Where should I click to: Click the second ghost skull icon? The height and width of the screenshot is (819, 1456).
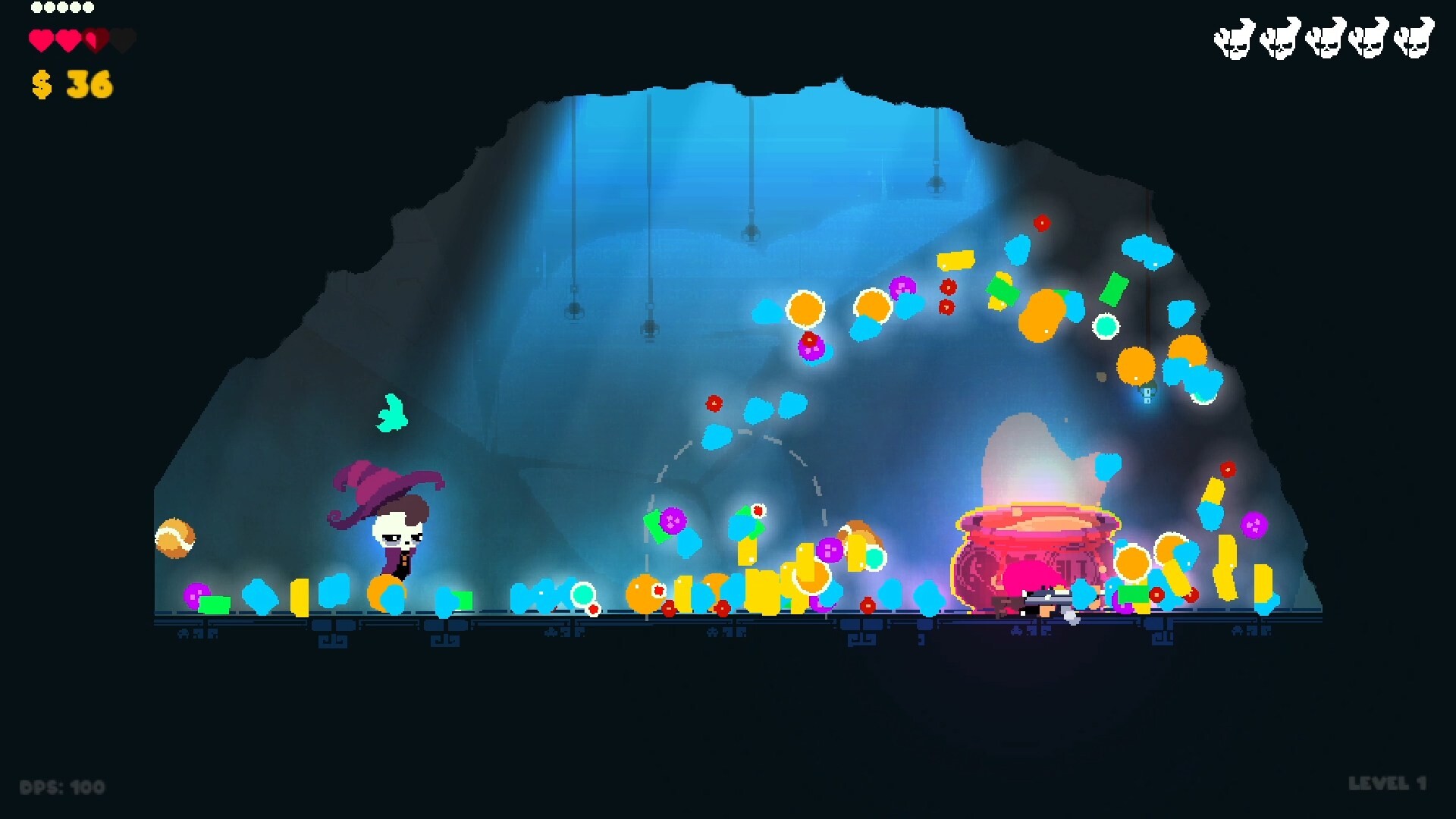click(x=1279, y=39)
